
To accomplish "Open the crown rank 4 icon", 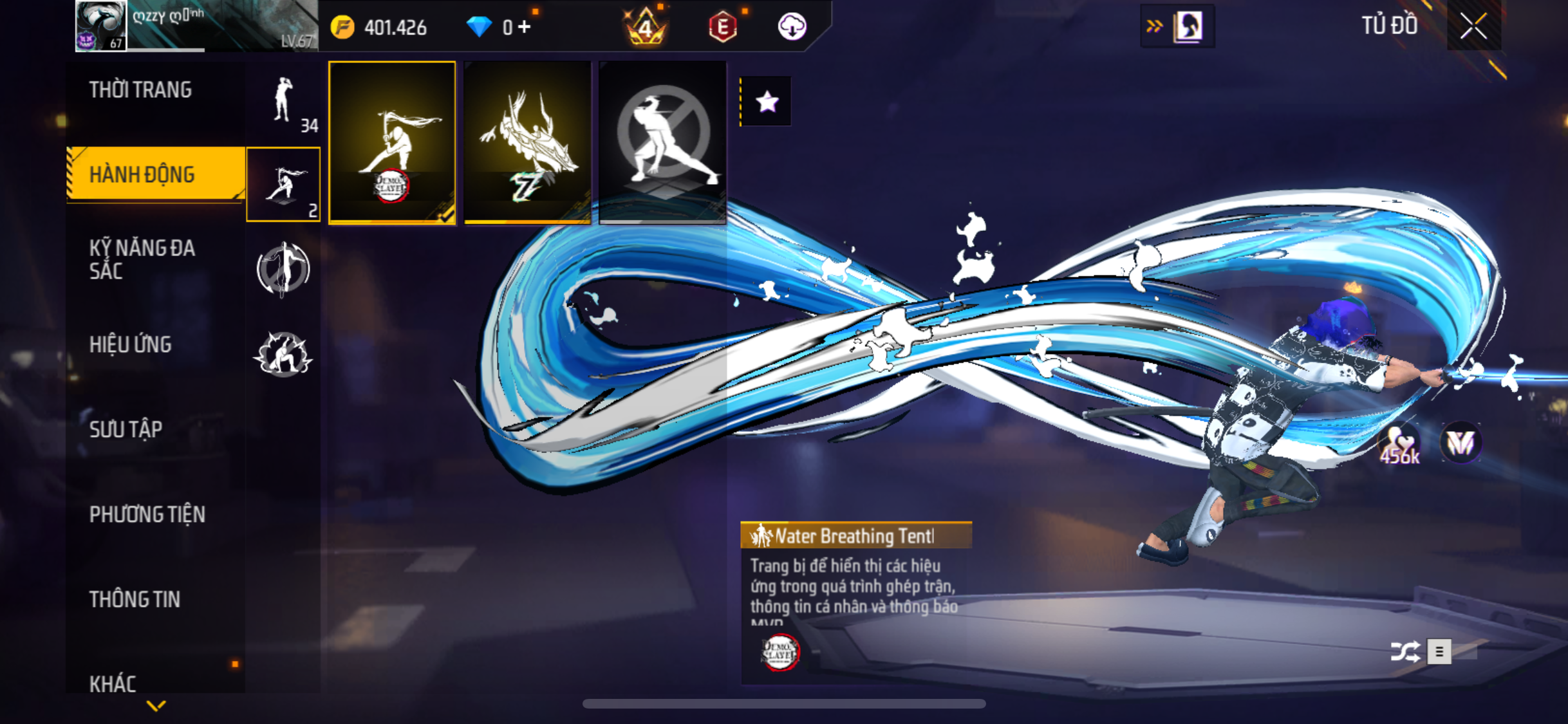I will pyautogui.click(x=645, y=27).
